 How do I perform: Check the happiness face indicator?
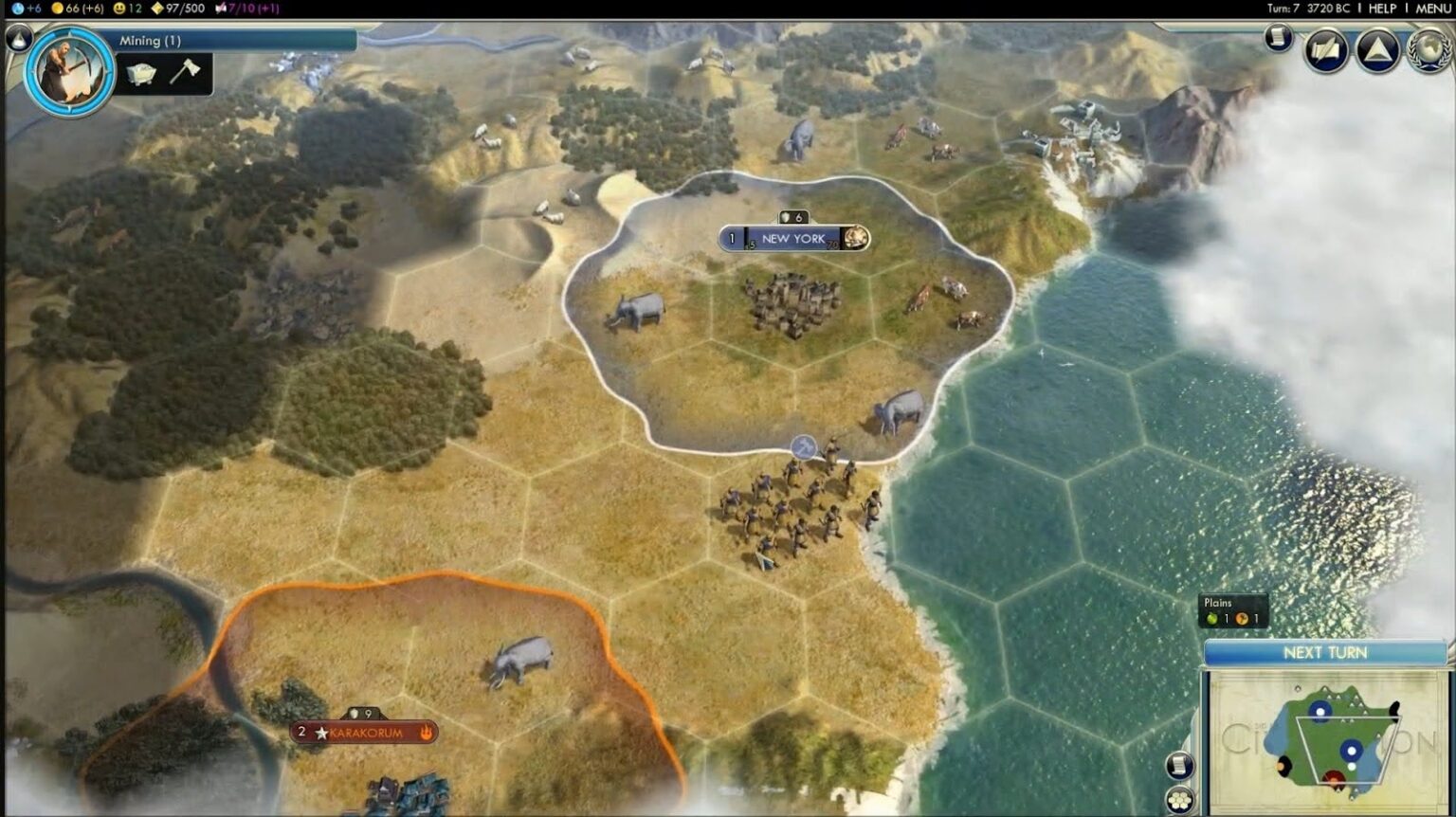(x=120, y=9)
